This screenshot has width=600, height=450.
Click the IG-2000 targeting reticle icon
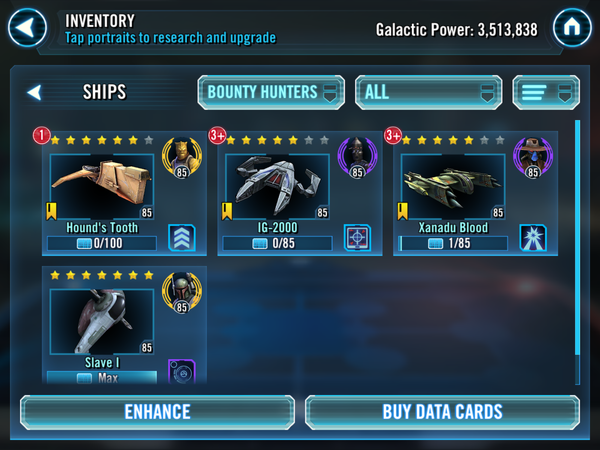[357, 238]
